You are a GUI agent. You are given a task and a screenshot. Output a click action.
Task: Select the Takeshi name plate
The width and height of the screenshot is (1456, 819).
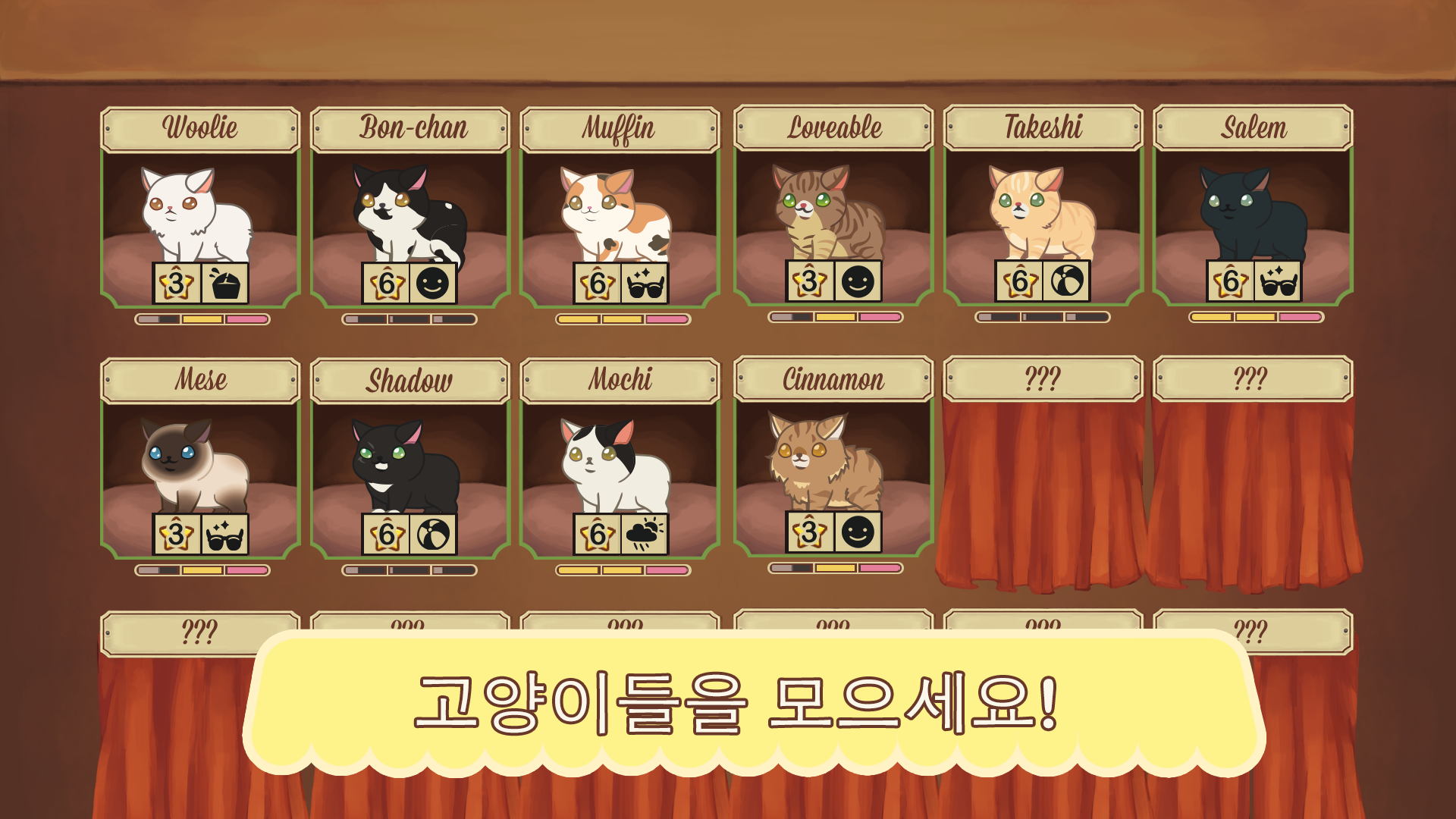[x=1043, y=127]
